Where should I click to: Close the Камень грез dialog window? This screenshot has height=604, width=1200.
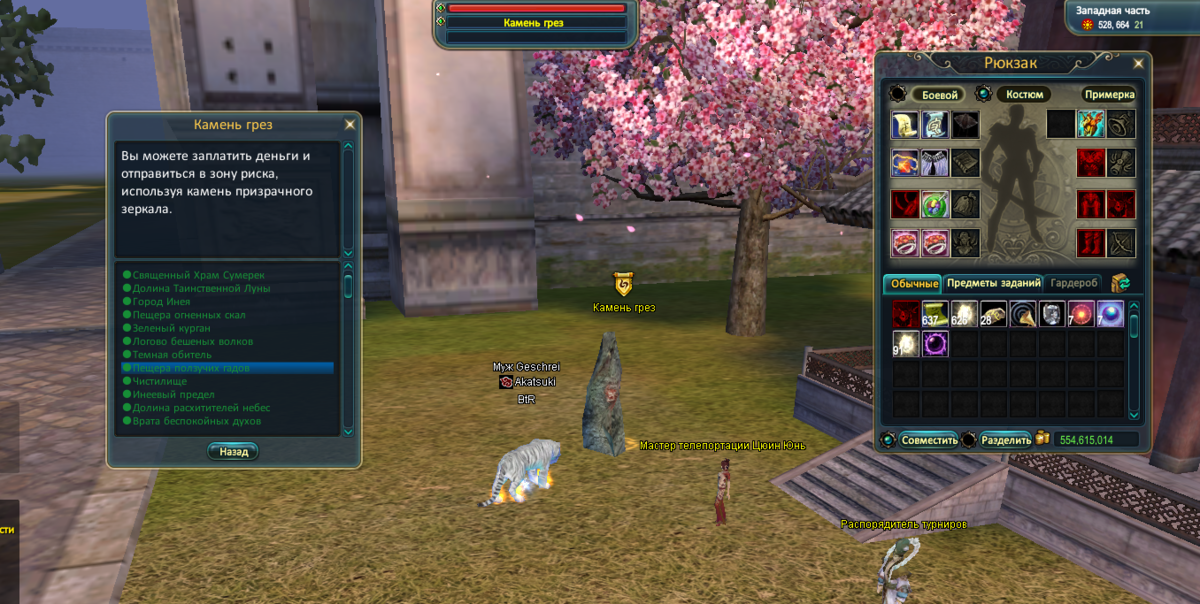click(349, 125)
